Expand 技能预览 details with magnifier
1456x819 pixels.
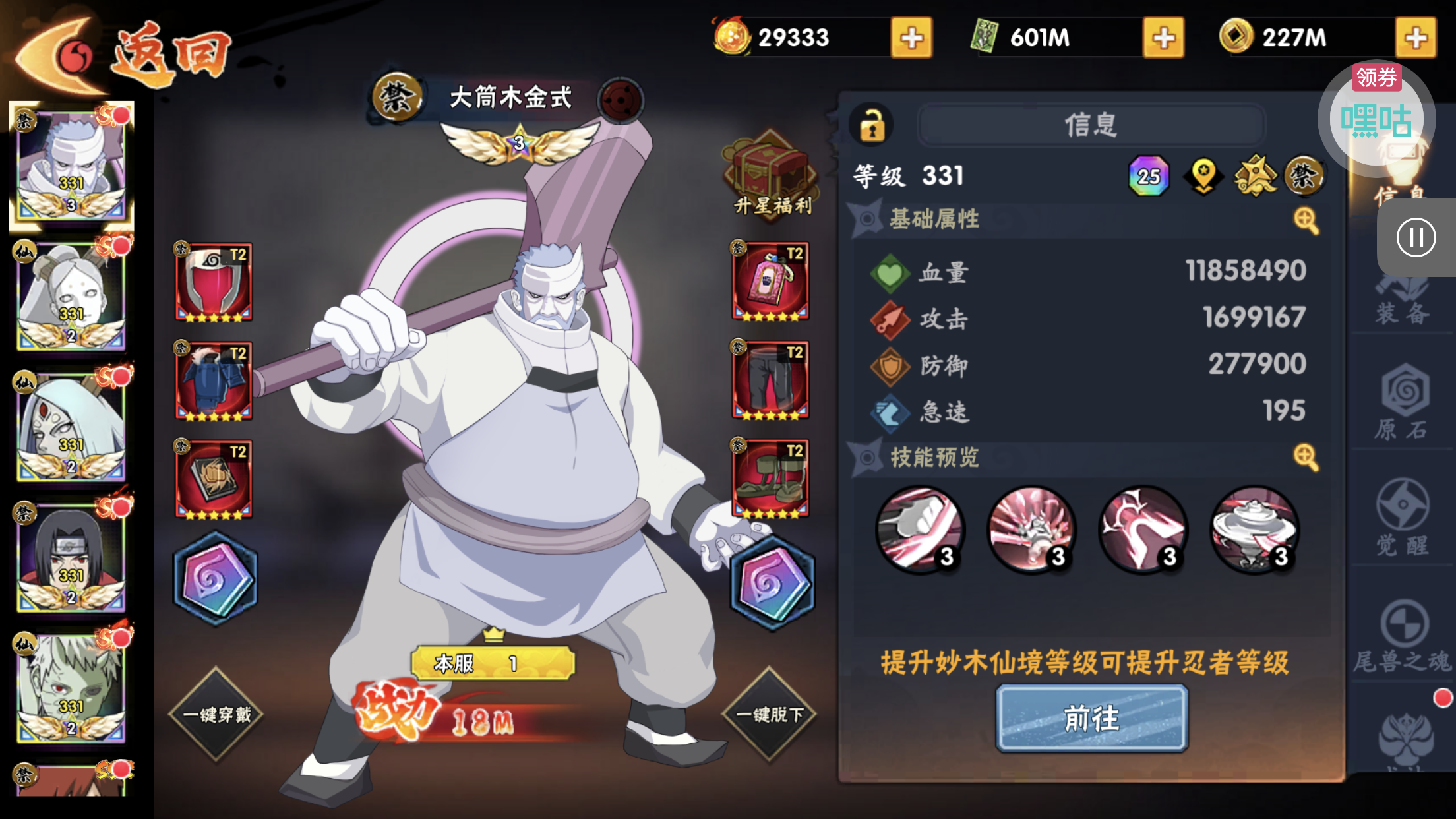click(x=1306, y=456)
